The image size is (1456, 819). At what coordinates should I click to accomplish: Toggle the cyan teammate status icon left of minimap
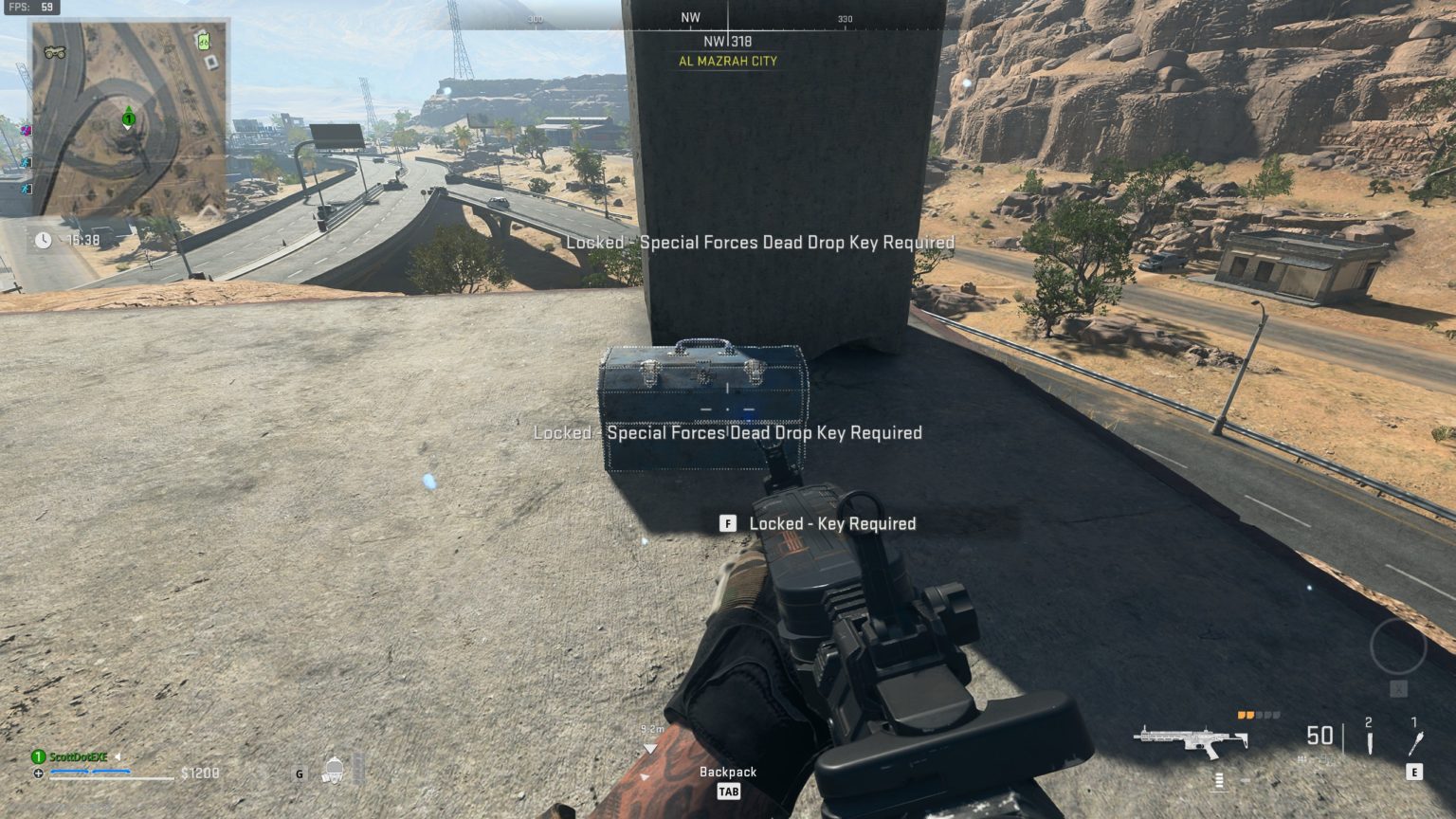(27, 163)
